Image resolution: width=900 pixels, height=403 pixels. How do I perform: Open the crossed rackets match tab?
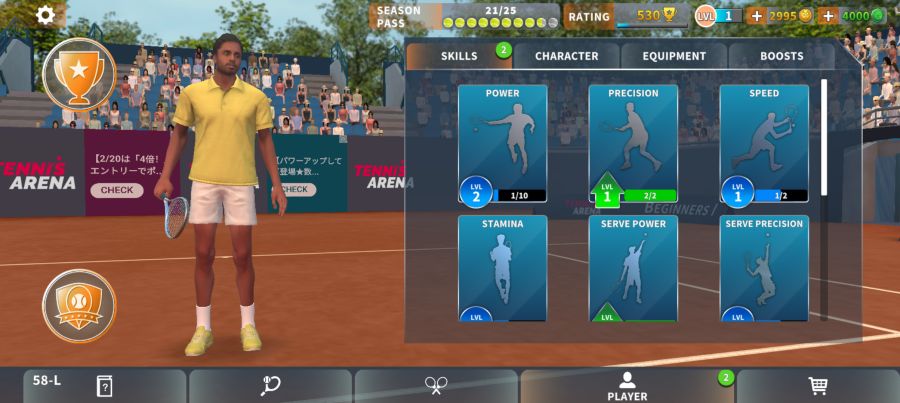coord(436,386)
